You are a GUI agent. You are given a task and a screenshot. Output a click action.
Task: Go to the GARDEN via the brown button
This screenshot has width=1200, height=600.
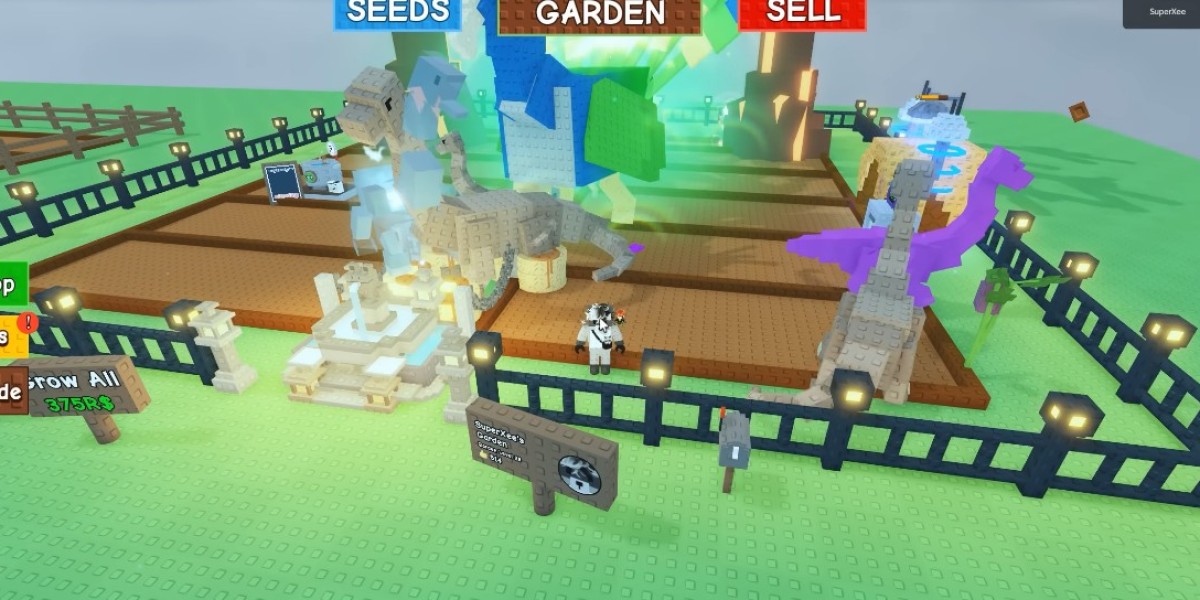599,14
